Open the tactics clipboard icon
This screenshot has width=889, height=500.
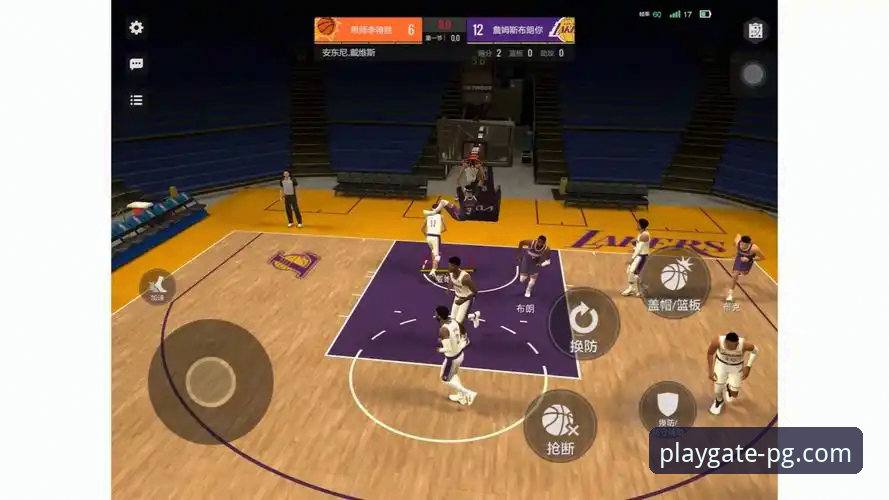(x=755, y=31)
